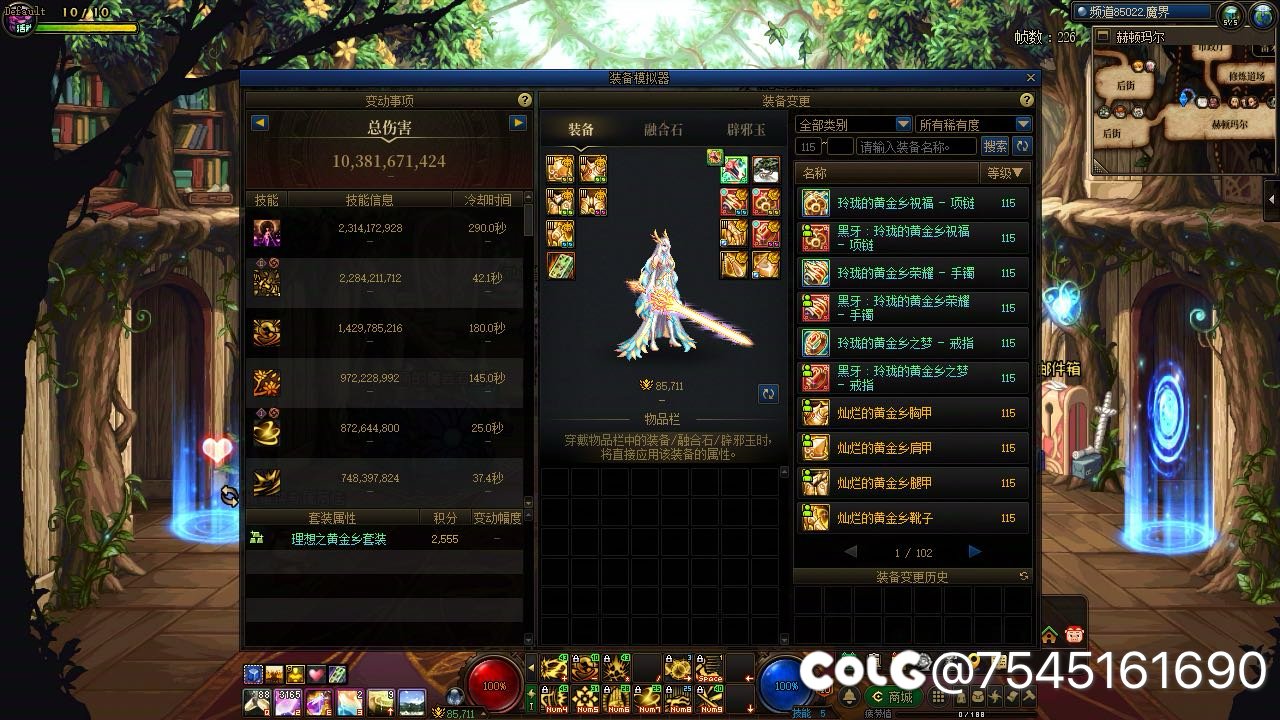Expand the 装备变更历史 history panel
The width and height of the screenshot is (1280, 720).
coord(912,578)
